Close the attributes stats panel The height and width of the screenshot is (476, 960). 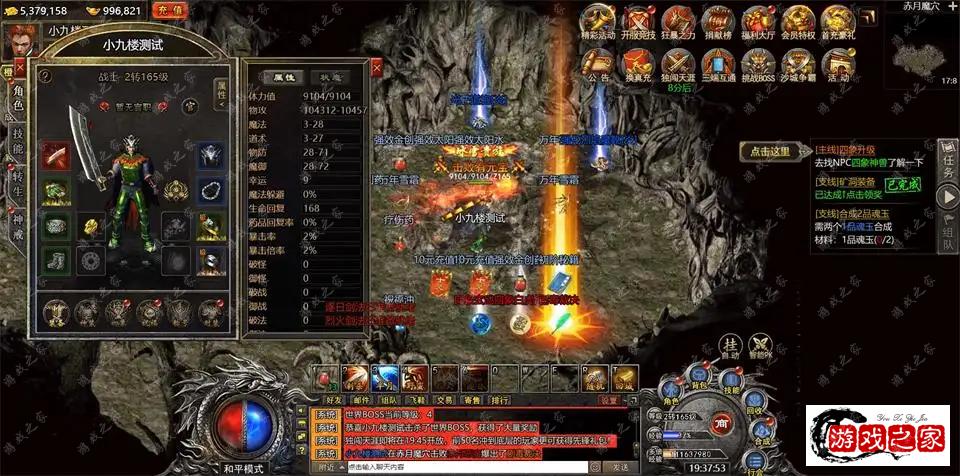[x=376, y=68]
